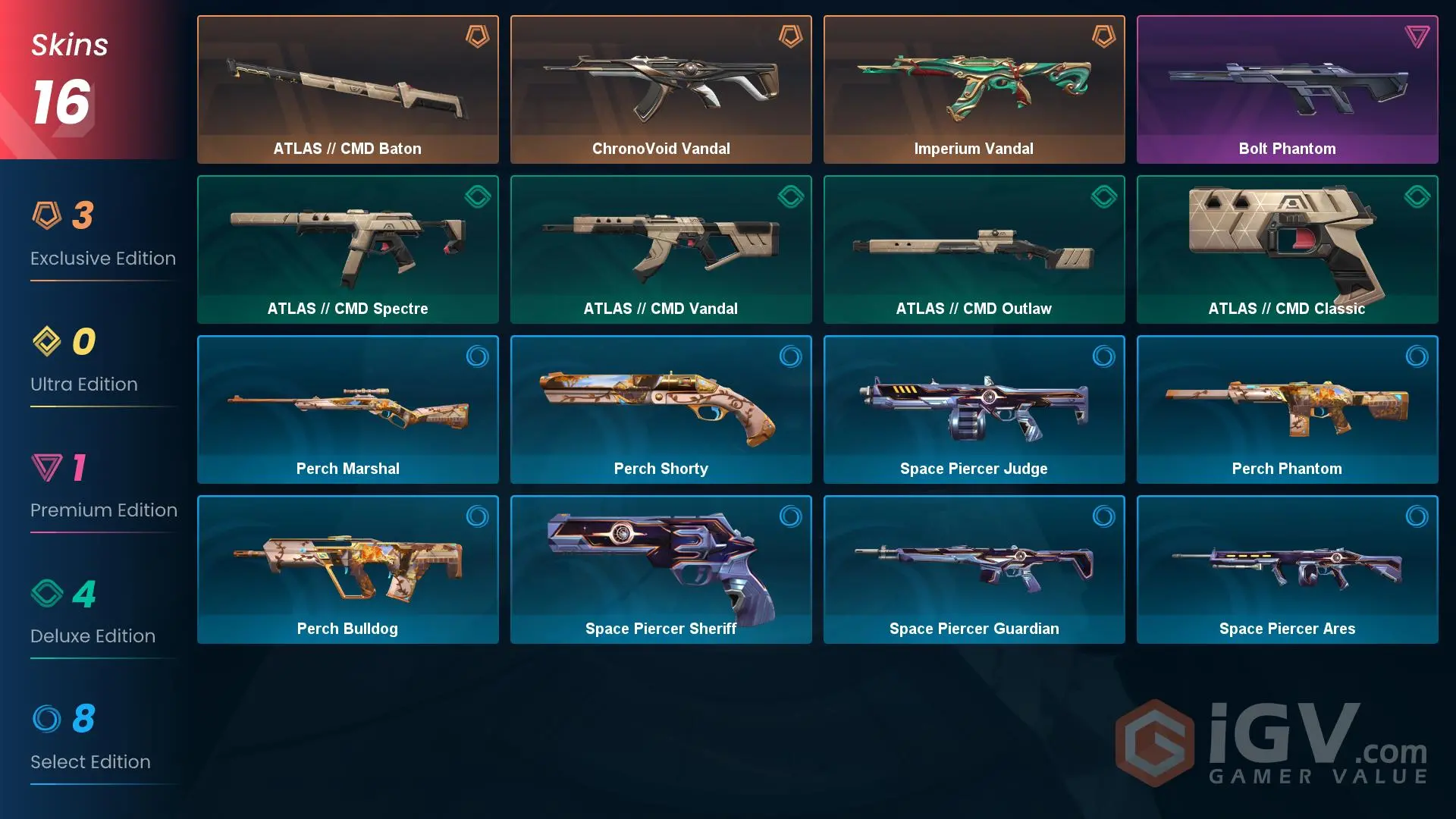Click the Select Edition text label

click(x=90, y=762)
